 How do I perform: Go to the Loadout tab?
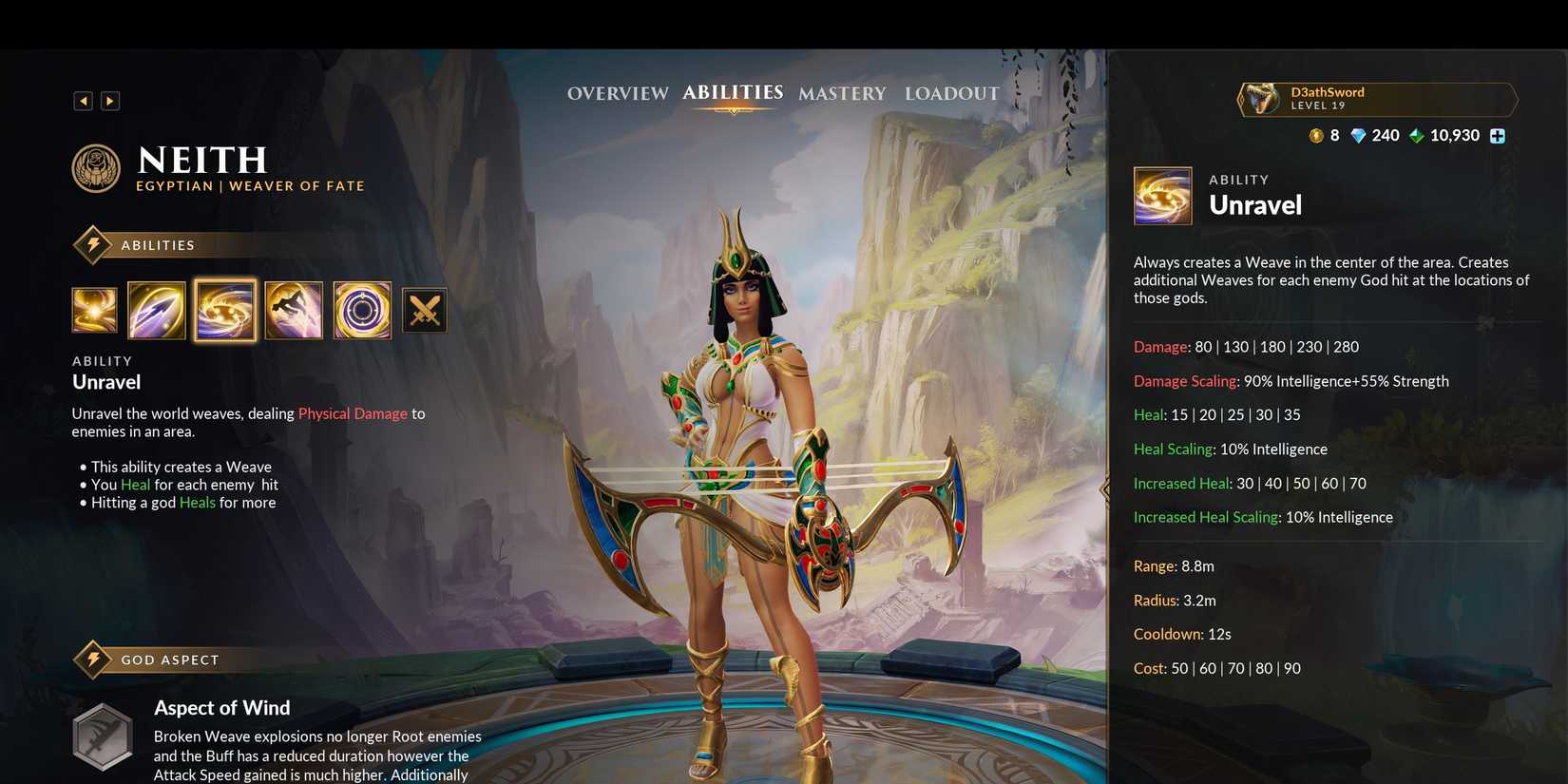[x=952, y=93]
